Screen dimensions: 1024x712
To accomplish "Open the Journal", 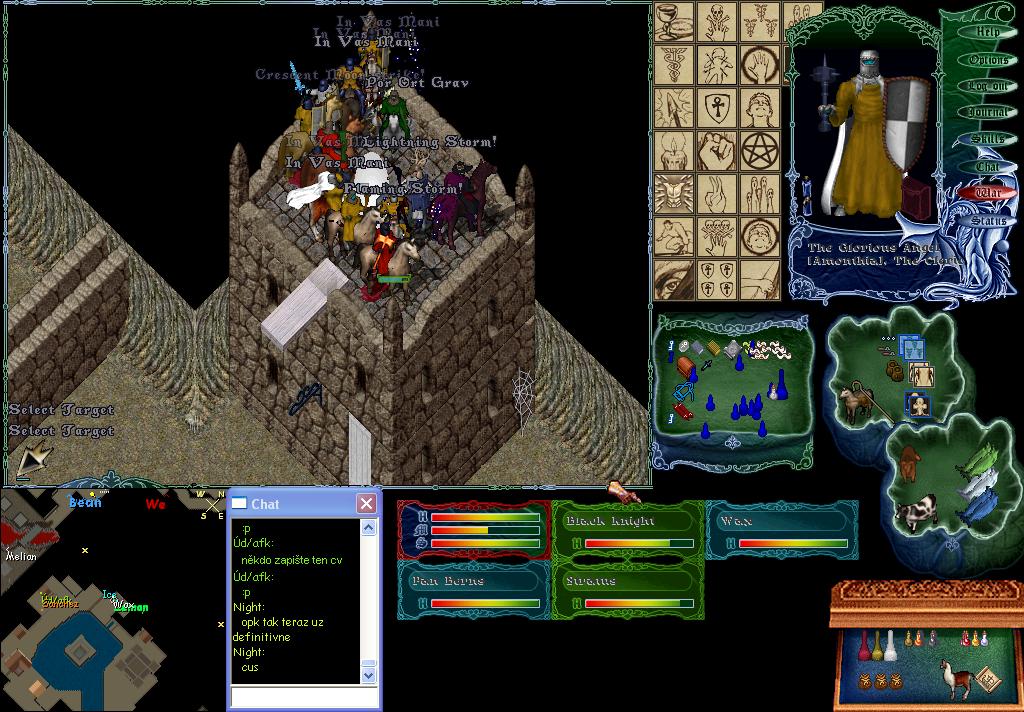I will point(988,113).
